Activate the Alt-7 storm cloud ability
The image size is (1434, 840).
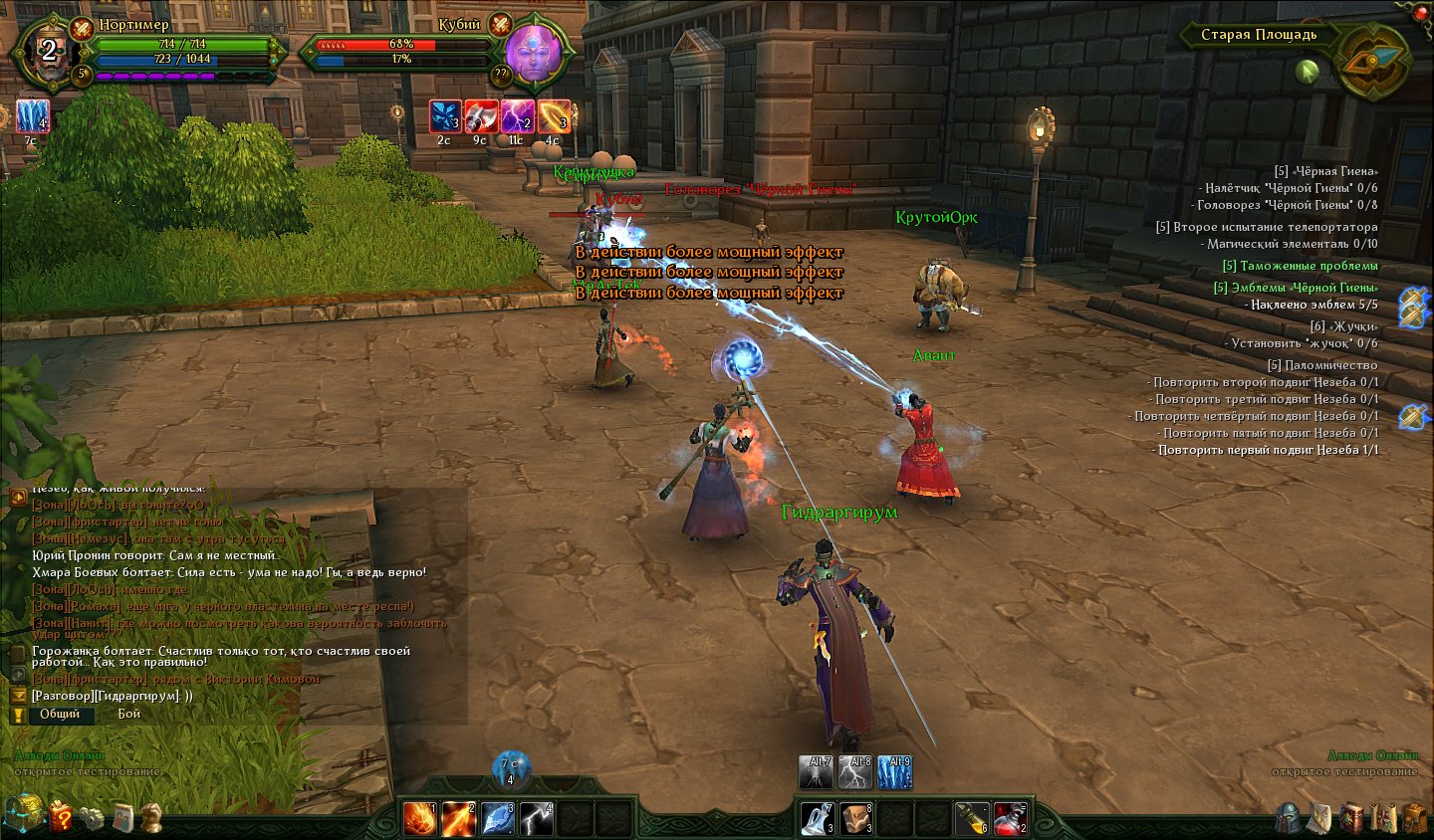point(817,772)
